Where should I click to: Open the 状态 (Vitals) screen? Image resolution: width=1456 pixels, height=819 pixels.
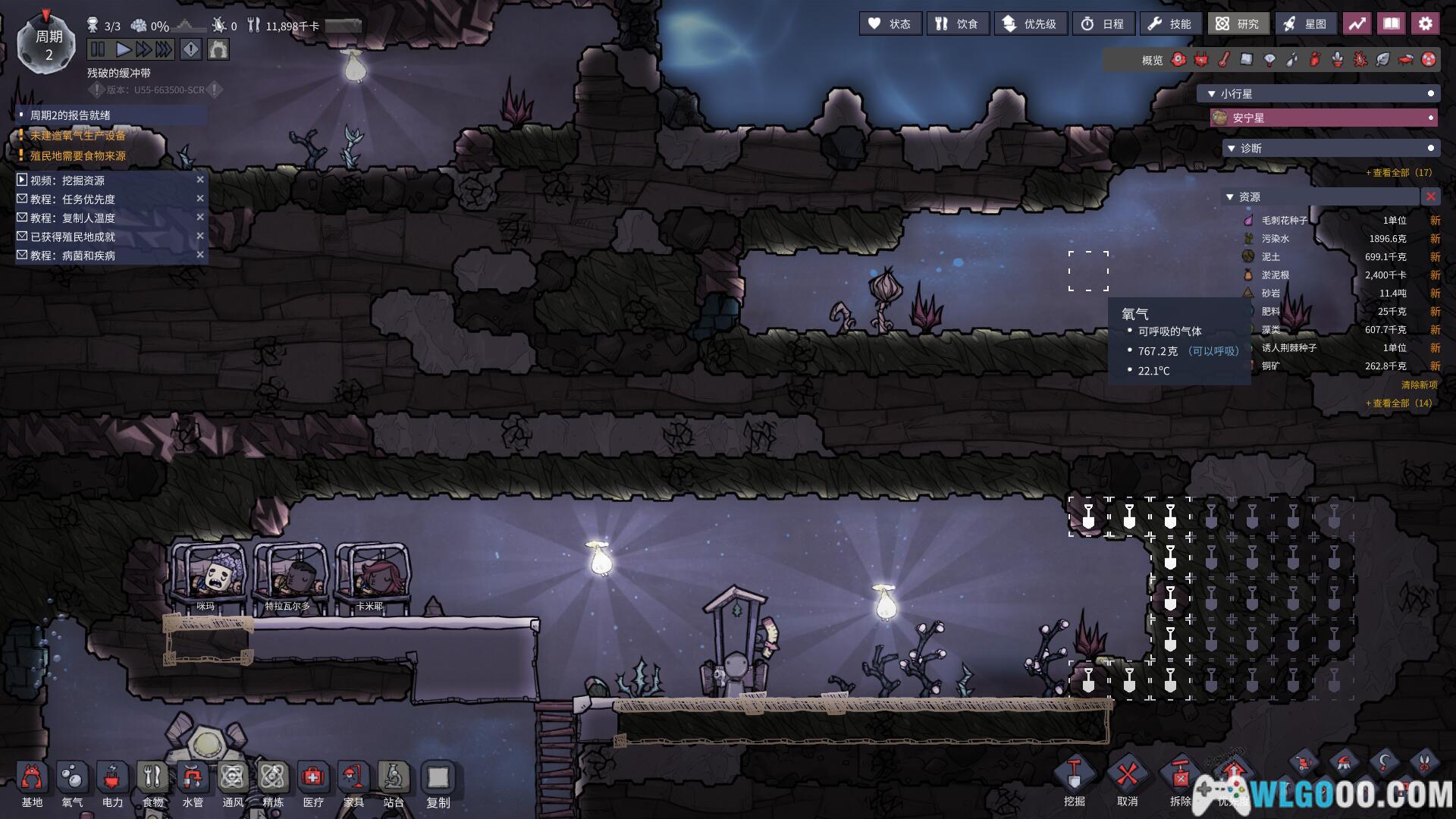click(890, 24)
